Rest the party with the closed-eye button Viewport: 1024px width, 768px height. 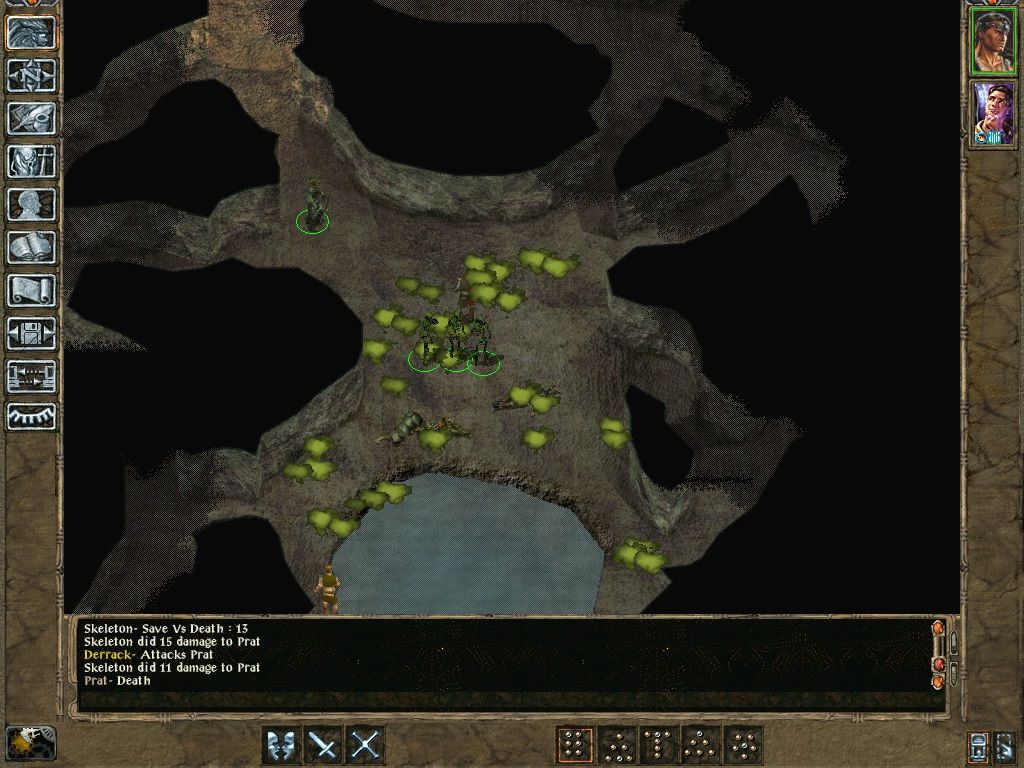pos(32,416)
